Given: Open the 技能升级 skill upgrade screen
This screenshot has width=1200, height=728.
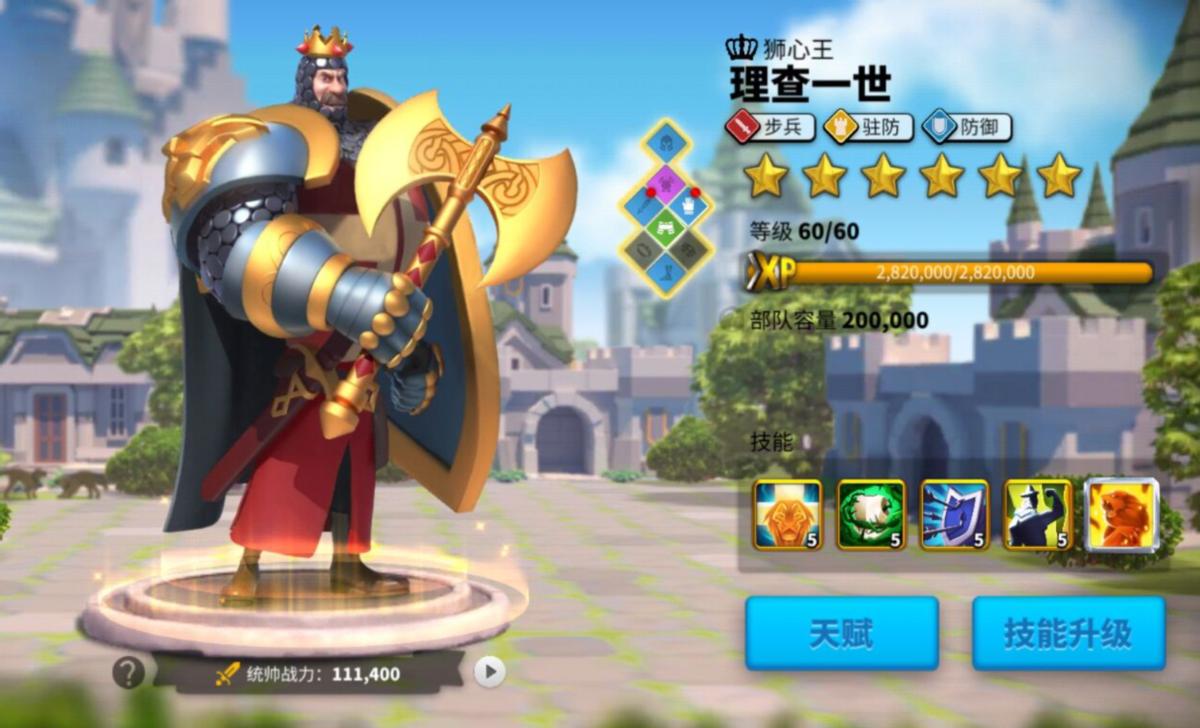Looking at the screenshot, I should pos(1068,633).
